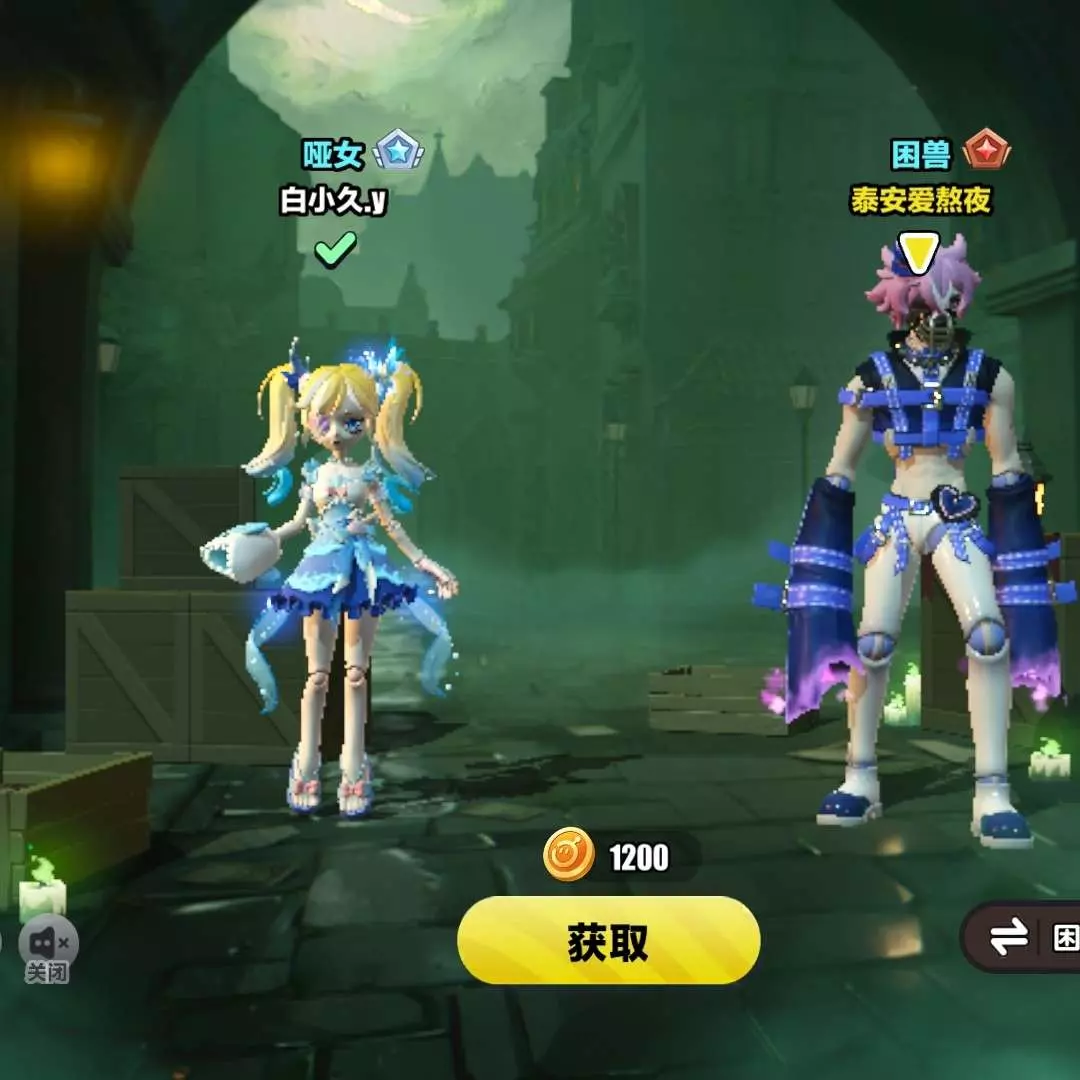Switch characters with the swap arrows button

pyautogui.click(x=1010, y=936)
